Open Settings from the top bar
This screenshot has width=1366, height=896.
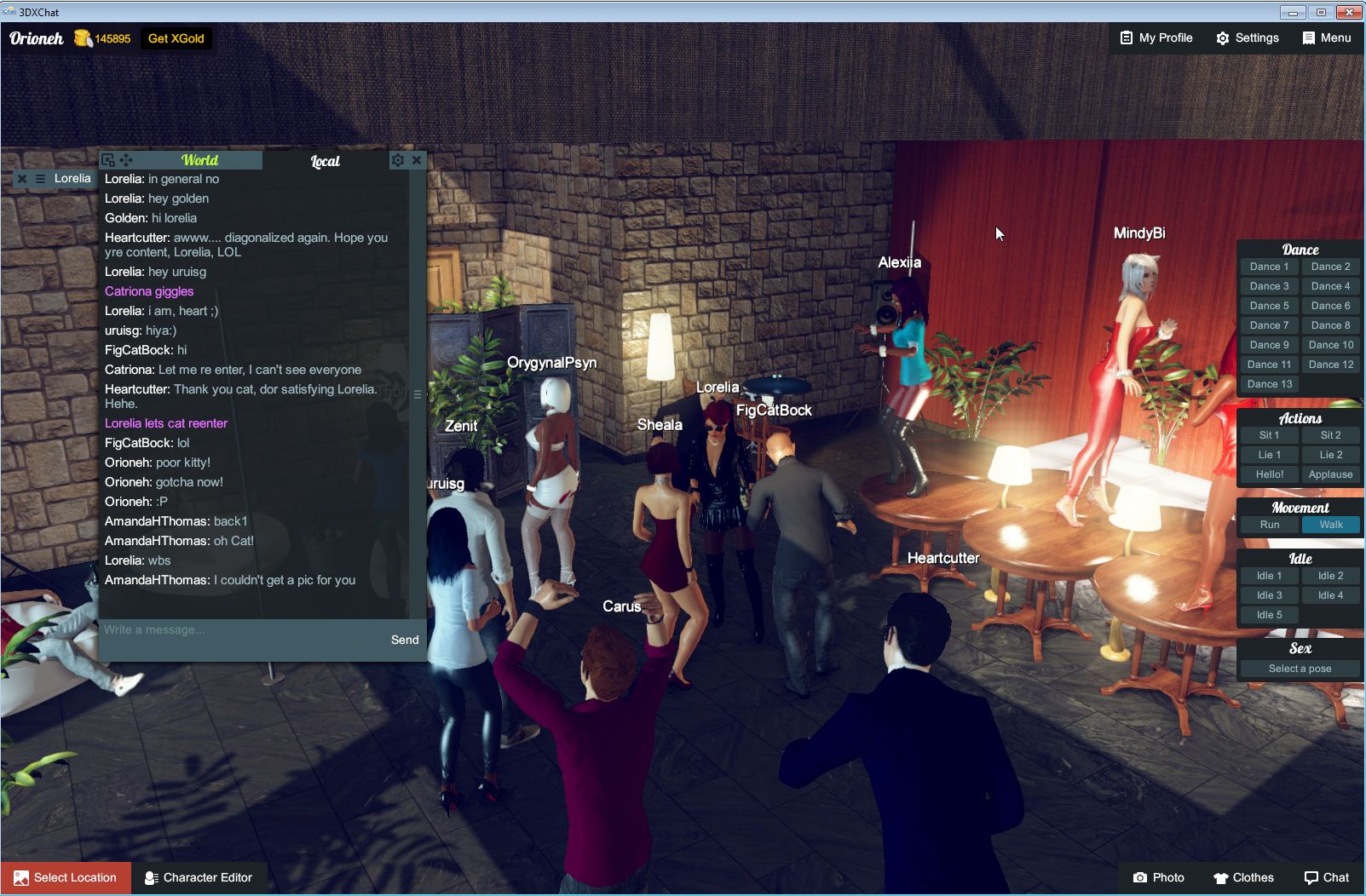[1247, 37]
